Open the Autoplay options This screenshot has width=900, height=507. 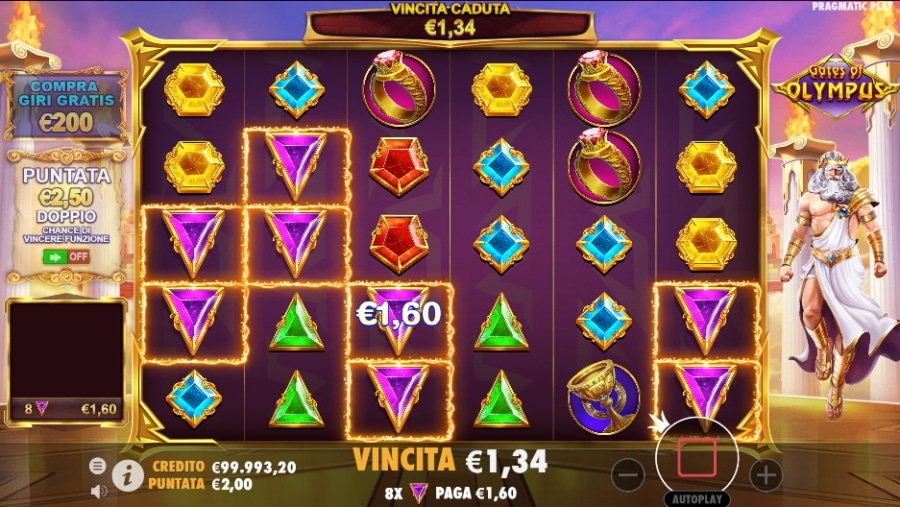click(x=697, y=497)
